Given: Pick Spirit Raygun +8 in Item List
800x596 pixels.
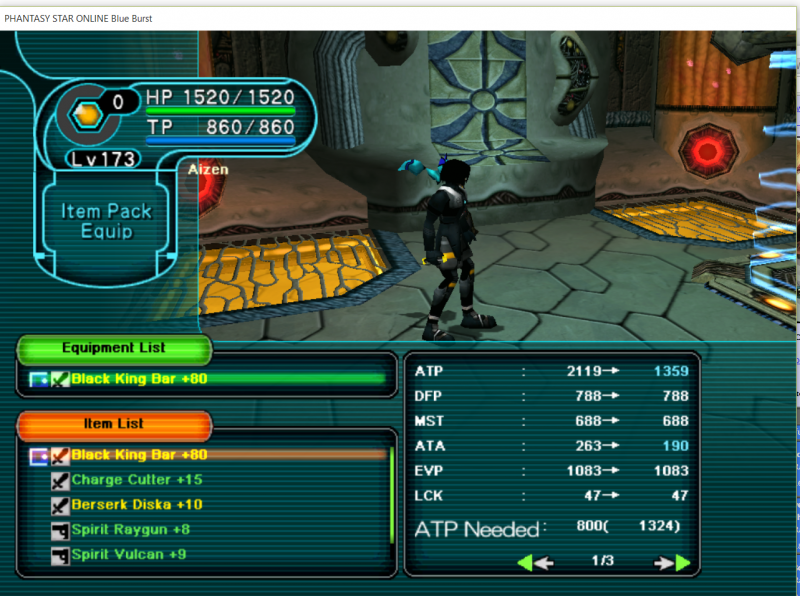Looking at the screenshot, I should [130, 529].
